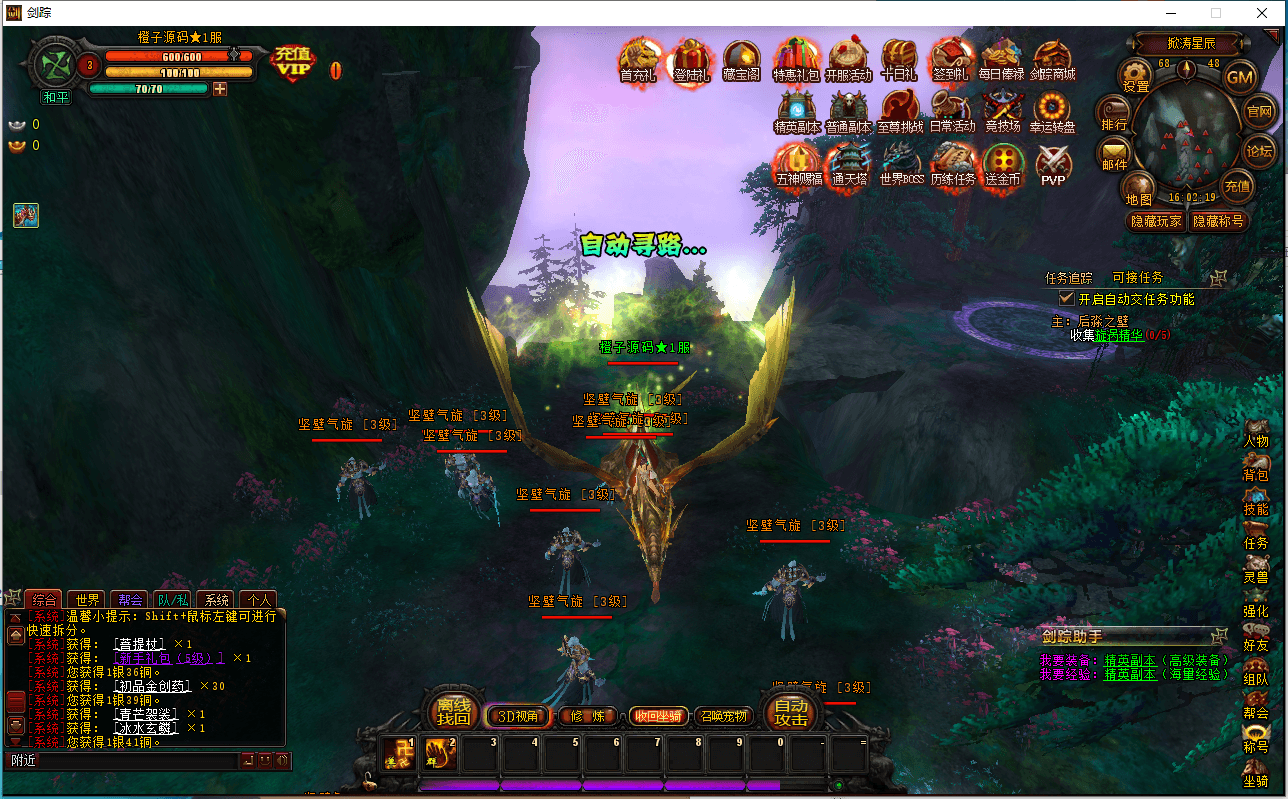Open the 技能 skills menu
Viewport: 1288px width, 799px height.
[1256, 502]
